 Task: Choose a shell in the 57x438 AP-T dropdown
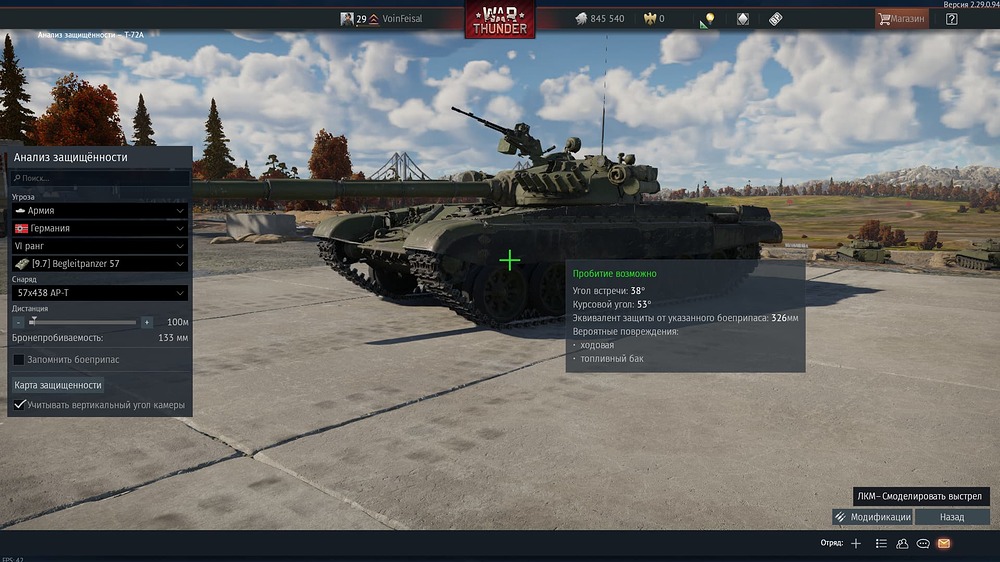99,293
